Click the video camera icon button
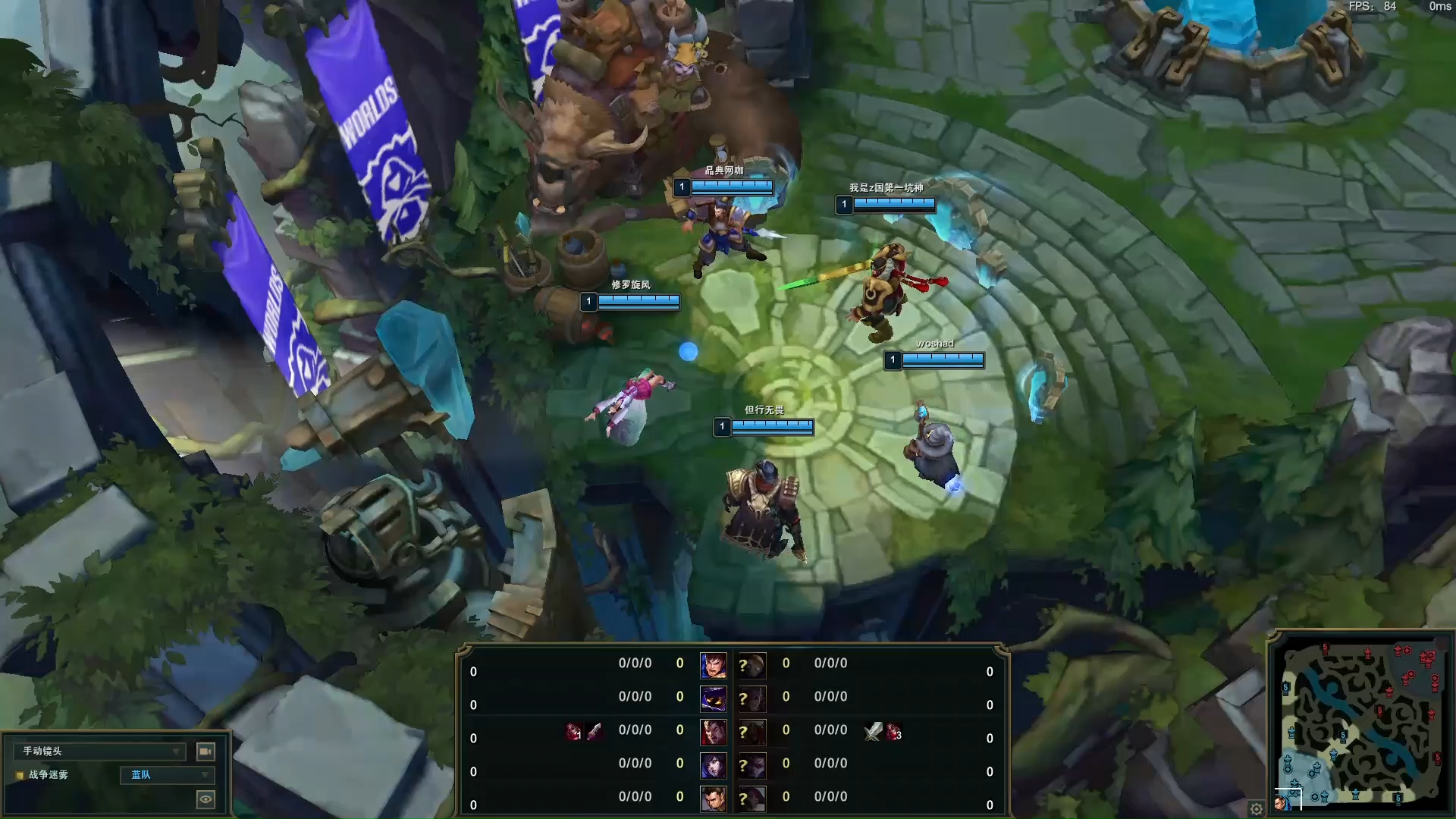The image size is (1456, 819). click(x=206, y=751)
